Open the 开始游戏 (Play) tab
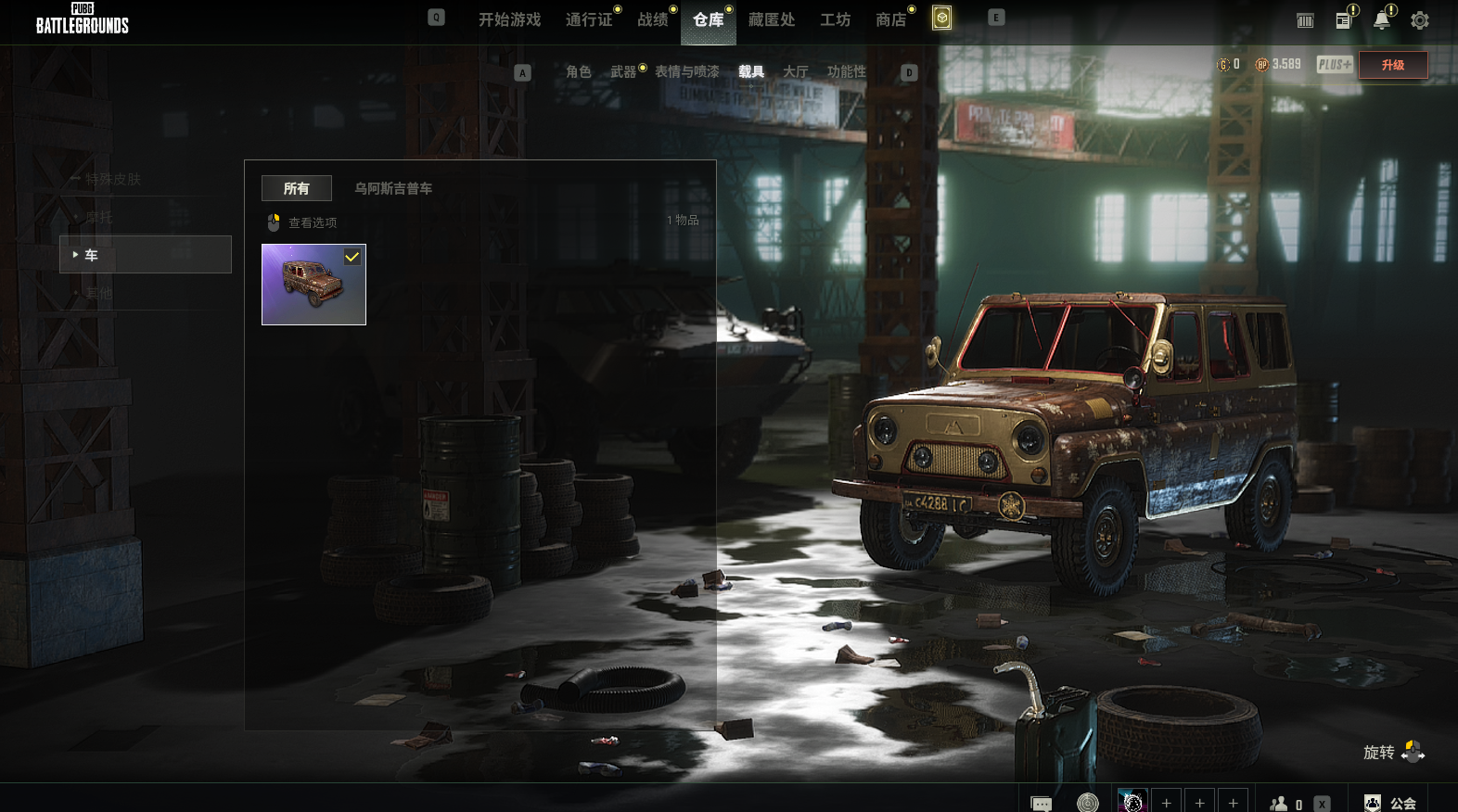The width and height of the screenshot is (1458, 812). 509,19
